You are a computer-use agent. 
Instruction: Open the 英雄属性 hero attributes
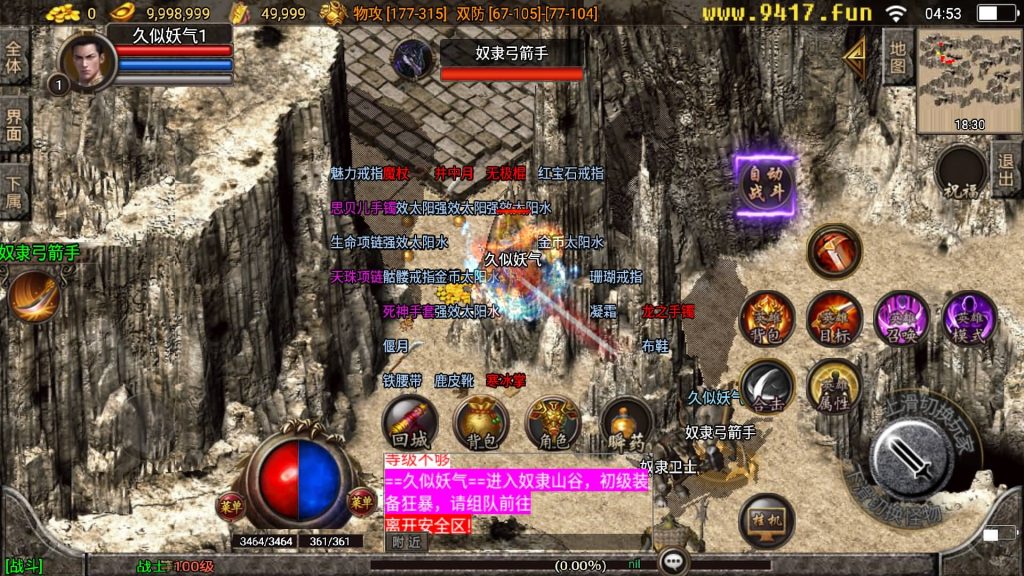(x=834, y=386)
